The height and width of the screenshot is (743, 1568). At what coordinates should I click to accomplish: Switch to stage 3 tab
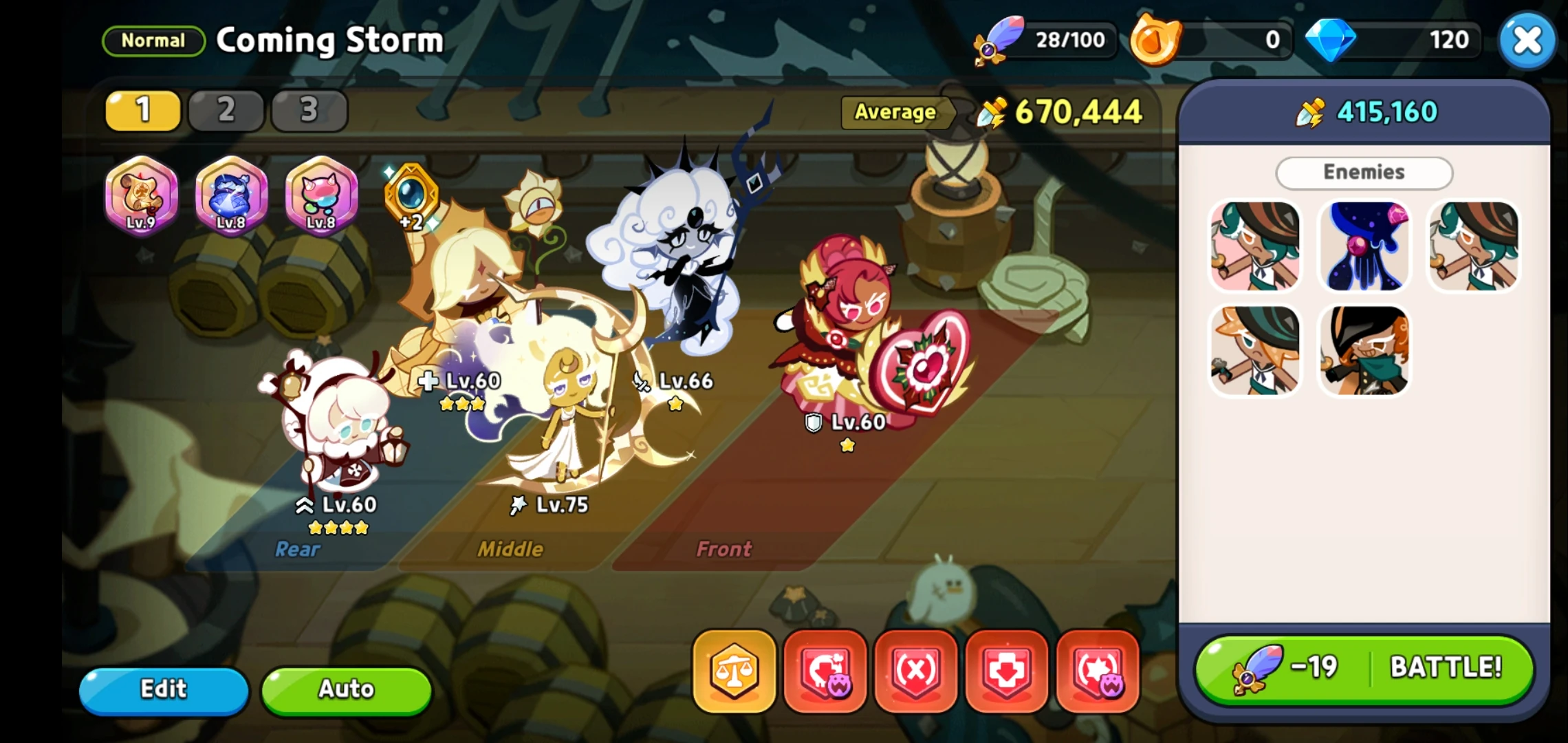click(309, 110)
